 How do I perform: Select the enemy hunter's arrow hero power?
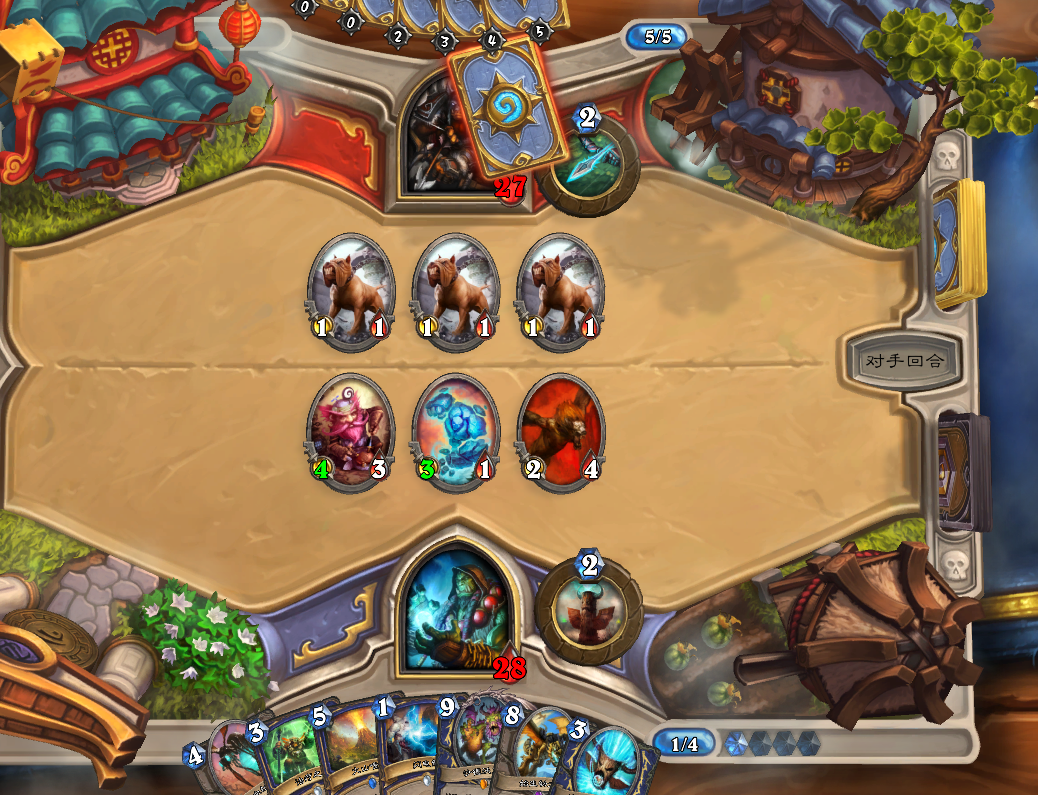(591, 166)
